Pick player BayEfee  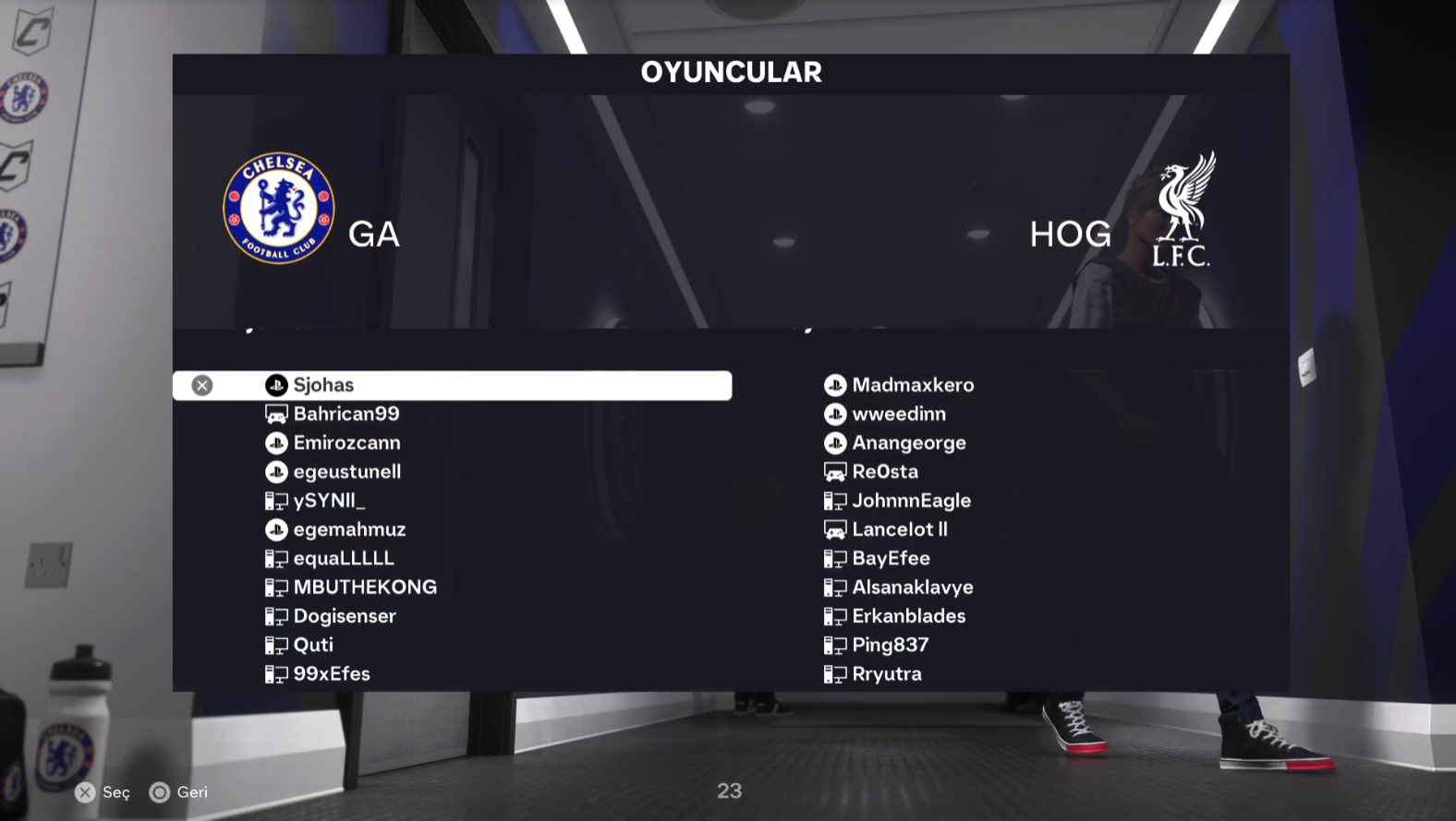(x=891, y=559)
